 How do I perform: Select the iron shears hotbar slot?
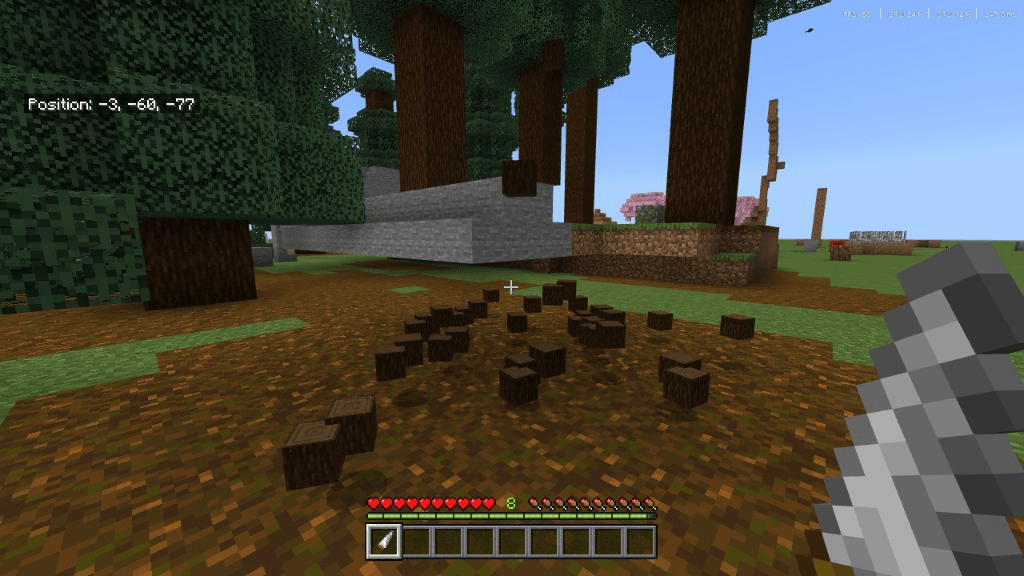pyautogui.click(x=385, y=541)
